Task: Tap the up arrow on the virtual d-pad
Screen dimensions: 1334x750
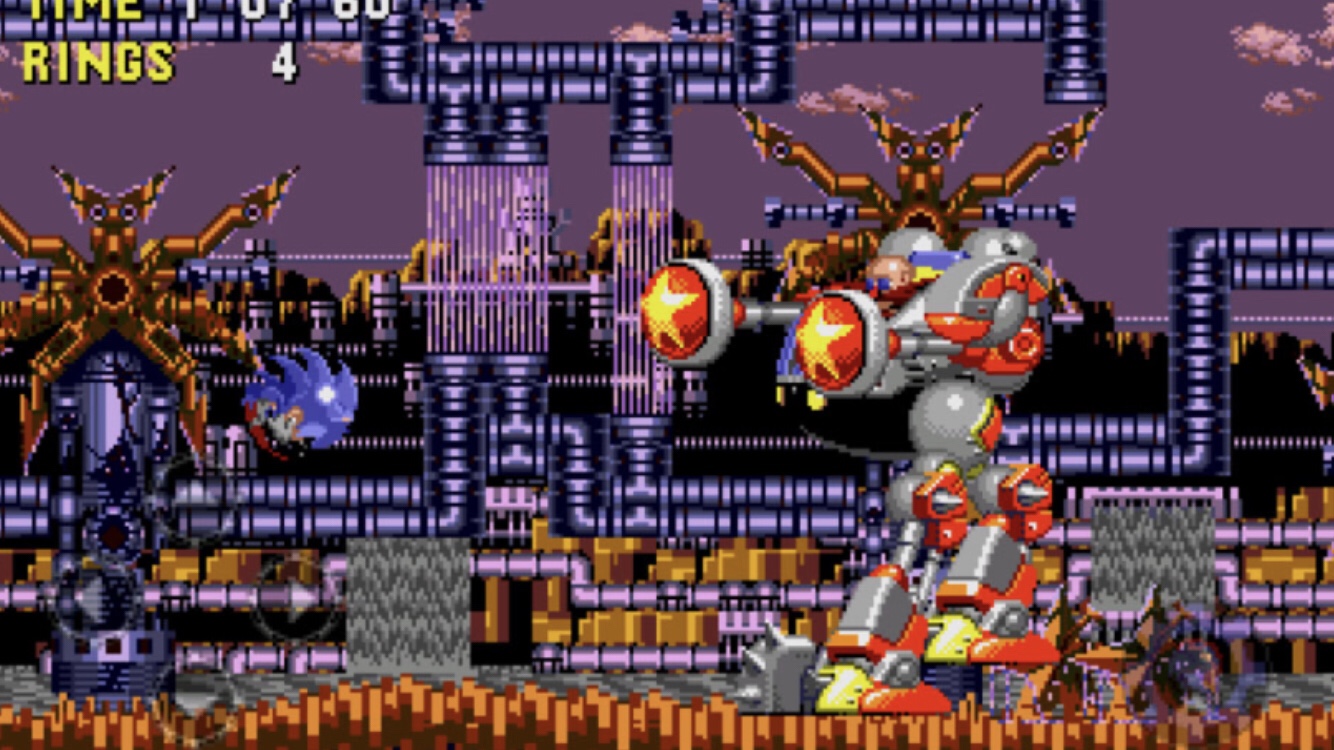Action: [192, 497]
